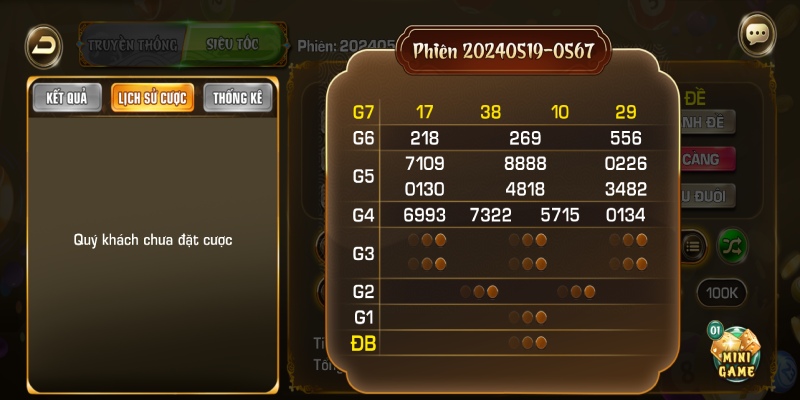Select the Siêu Tốc mode tab
This screenshot has height=400, width=800.
point(234,45)
